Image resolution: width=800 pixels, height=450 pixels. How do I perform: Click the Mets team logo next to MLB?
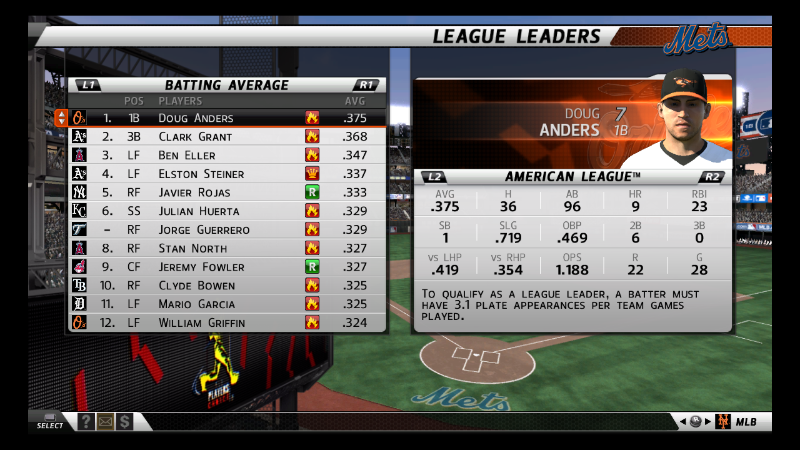[723, 422]
